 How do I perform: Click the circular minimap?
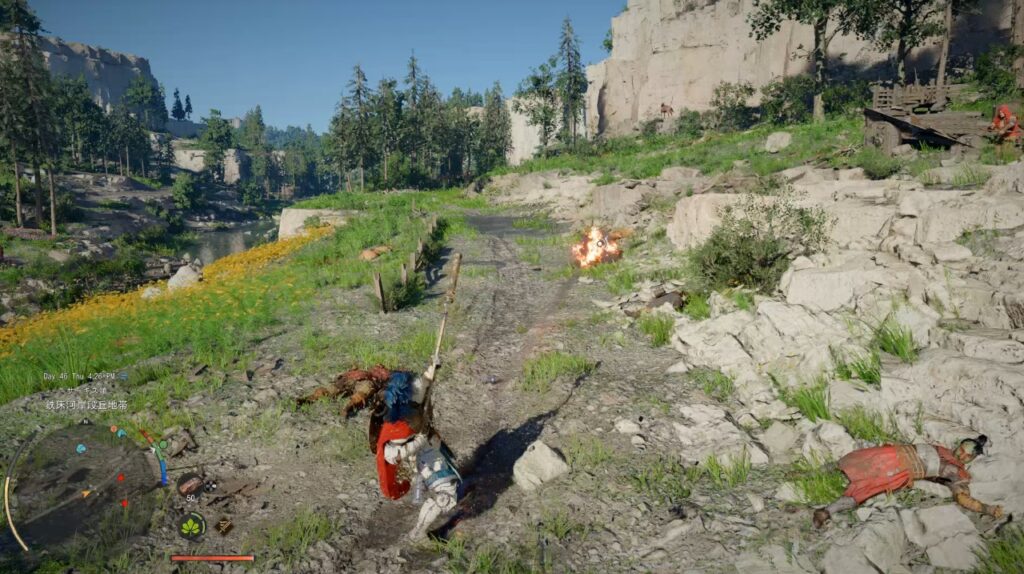coord(84,483)
